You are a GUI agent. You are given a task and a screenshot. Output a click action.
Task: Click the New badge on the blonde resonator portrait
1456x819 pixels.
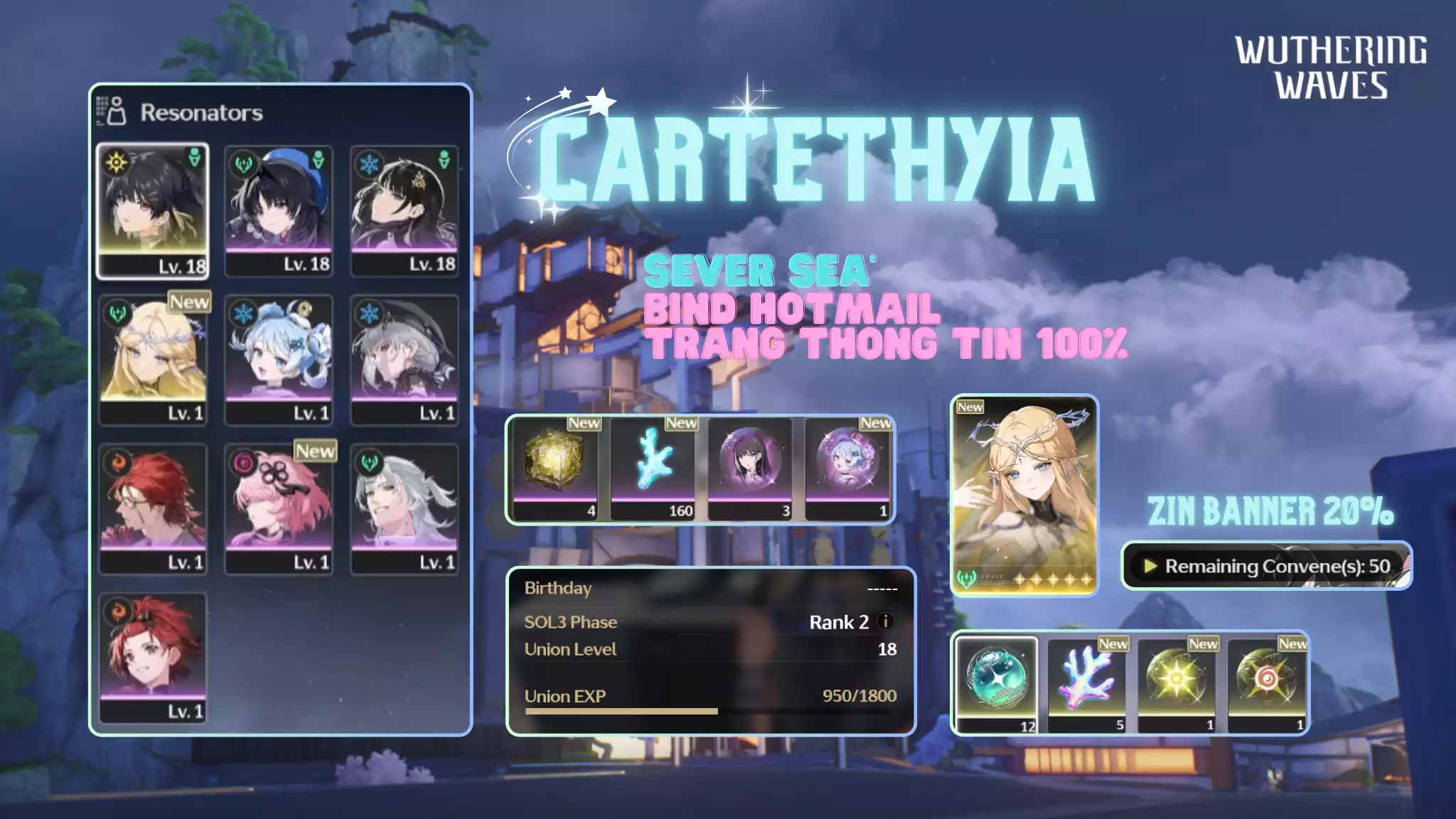(x=189, y=303)
